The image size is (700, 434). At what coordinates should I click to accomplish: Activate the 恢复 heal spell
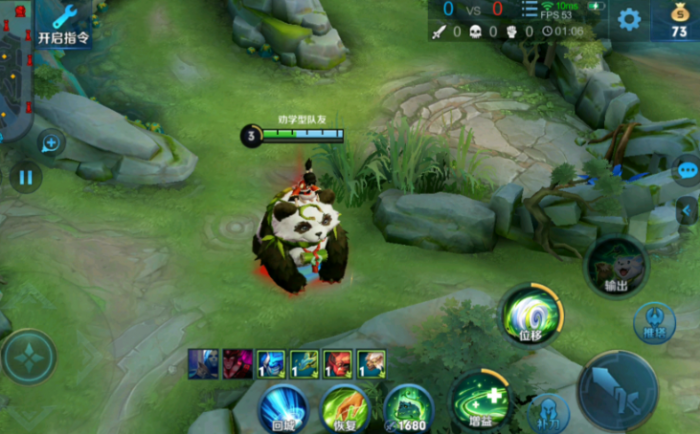tap(345, 409)
